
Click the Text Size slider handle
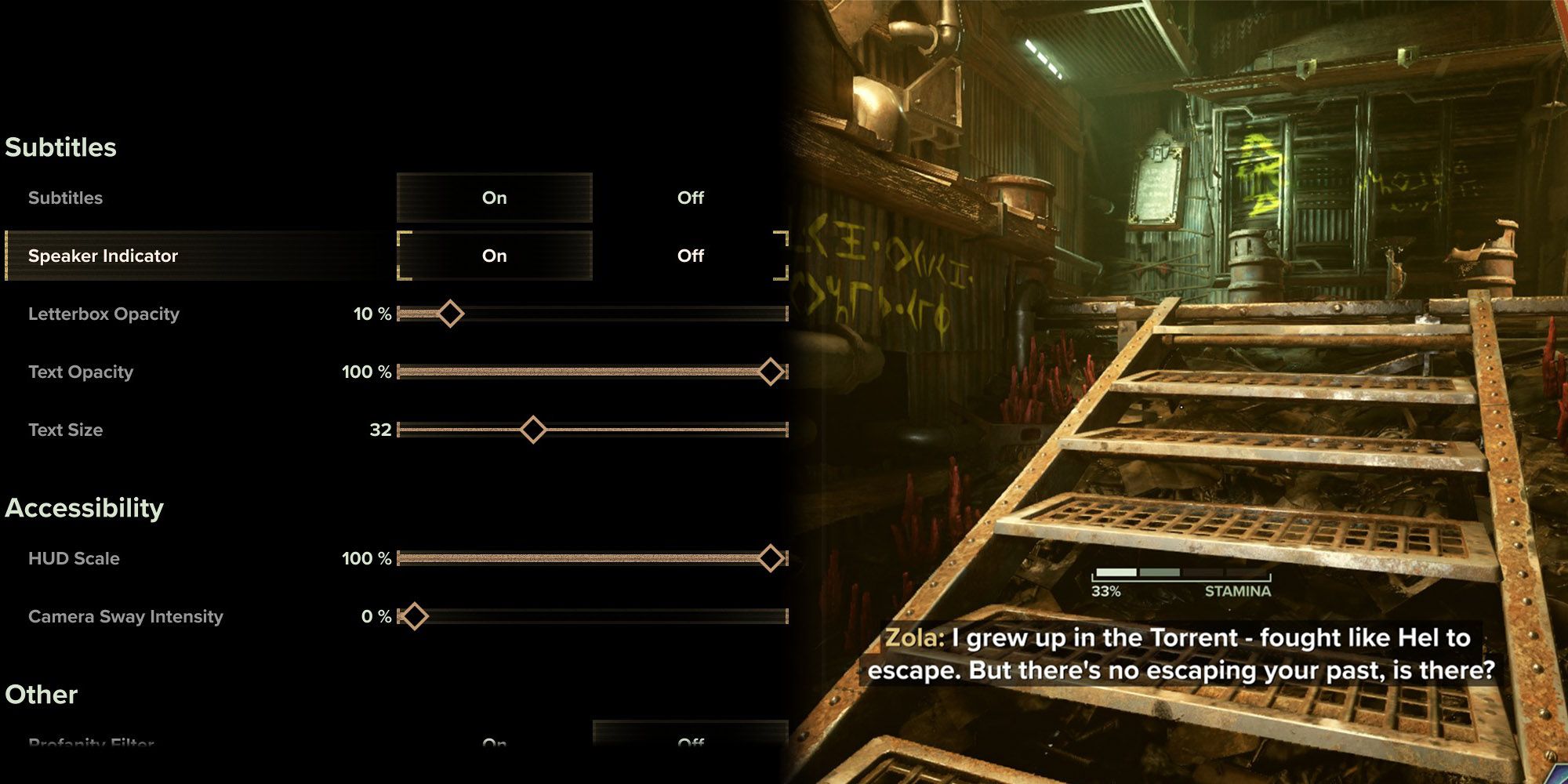534,430
